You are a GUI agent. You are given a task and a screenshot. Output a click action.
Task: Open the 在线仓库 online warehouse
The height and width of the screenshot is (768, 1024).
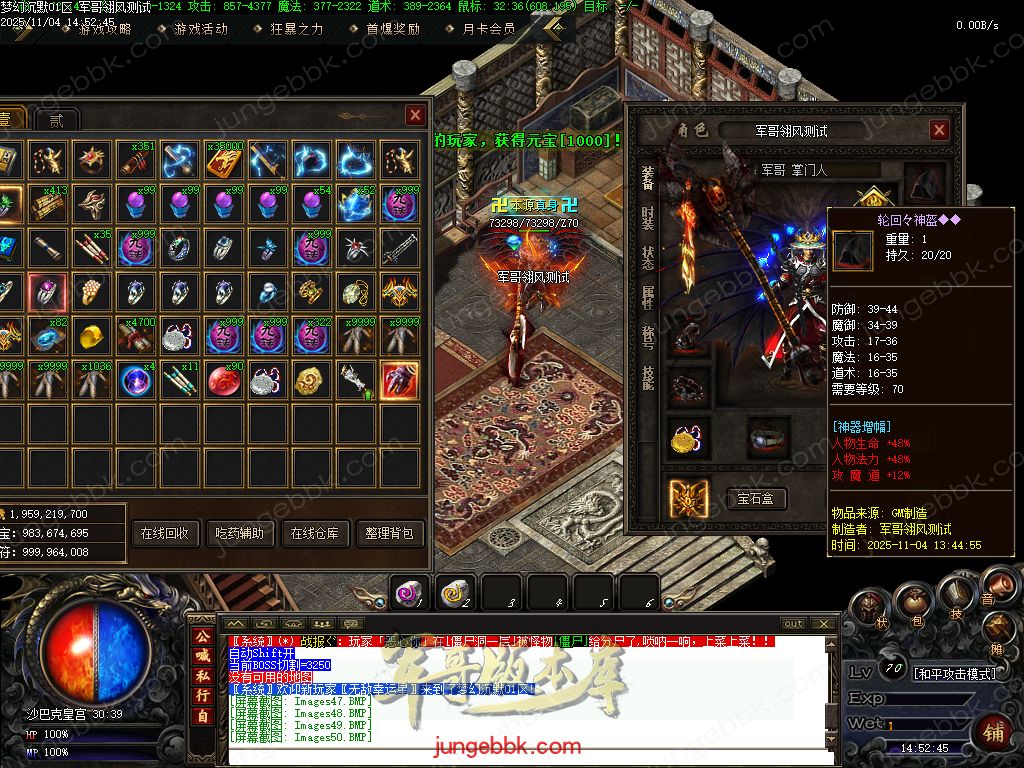315,534
